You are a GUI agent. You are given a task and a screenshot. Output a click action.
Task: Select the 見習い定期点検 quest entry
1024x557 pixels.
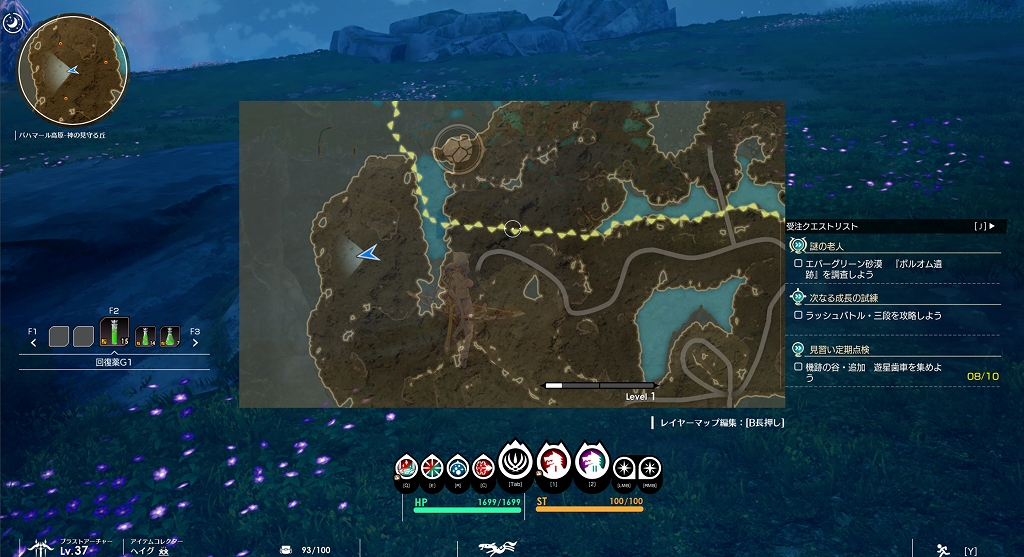click(838, 348)
